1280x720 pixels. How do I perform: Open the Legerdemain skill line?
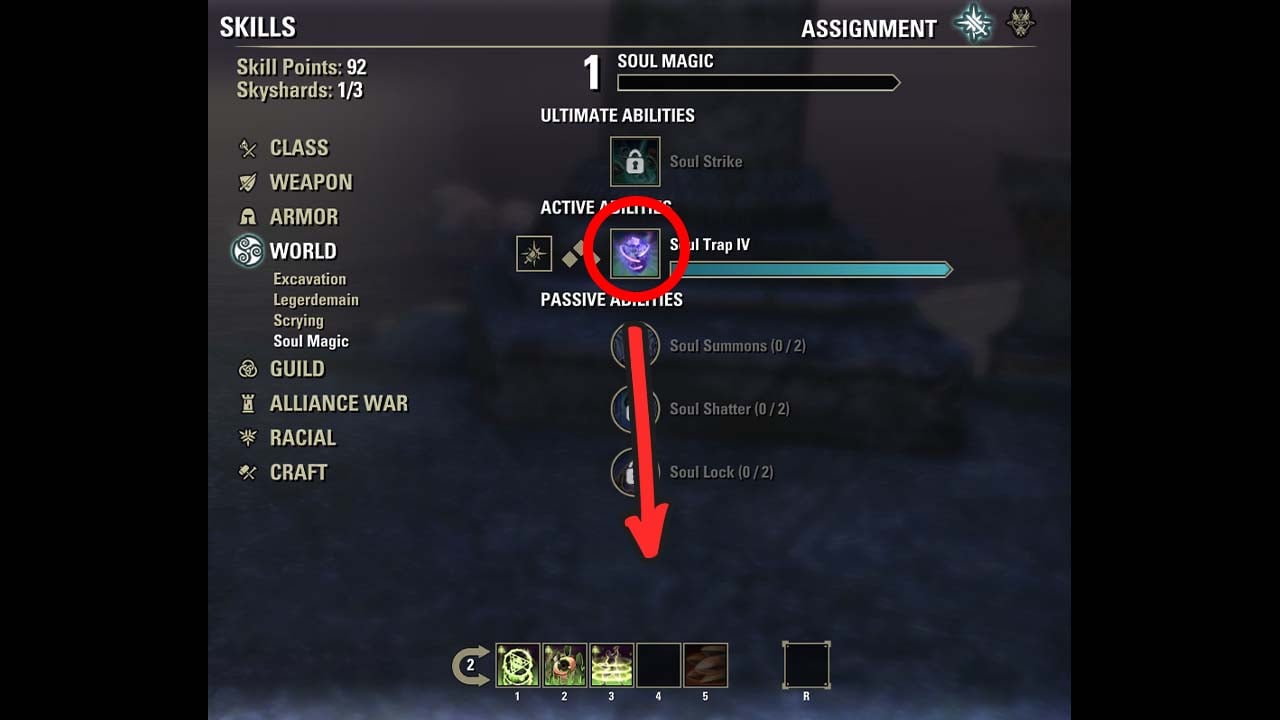point(315,300)
